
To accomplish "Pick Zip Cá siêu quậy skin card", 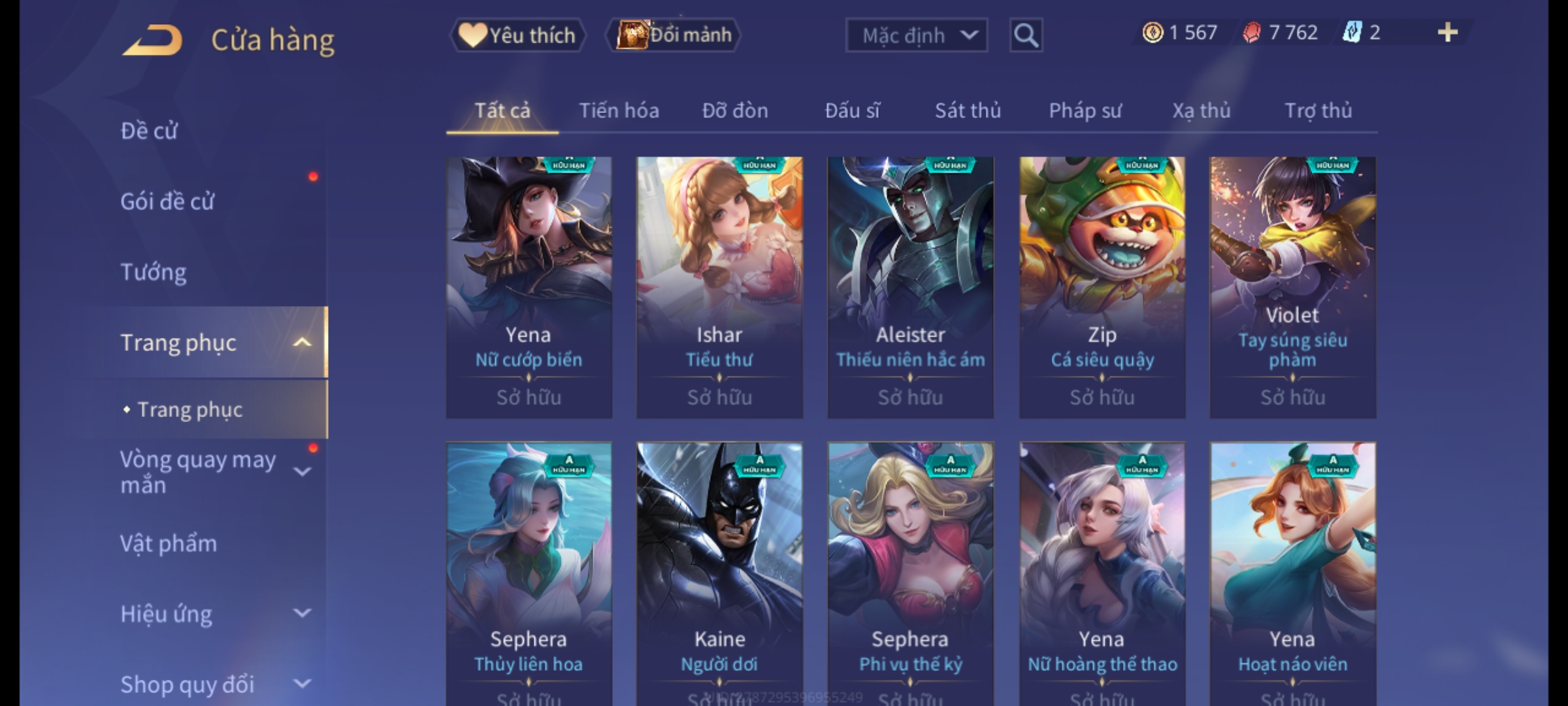I will (x=1102, y=288).
